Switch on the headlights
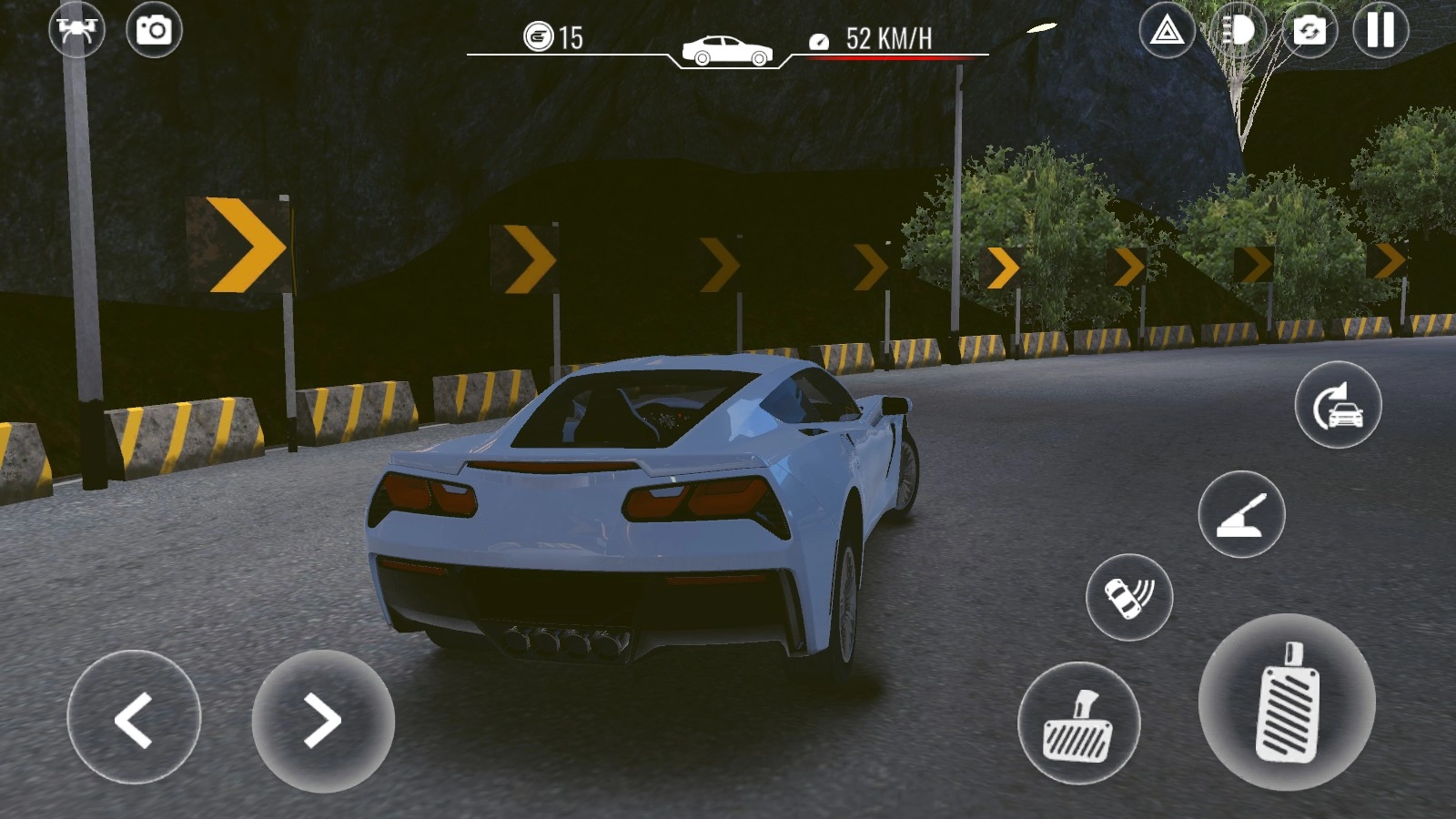 [1238, 31]
